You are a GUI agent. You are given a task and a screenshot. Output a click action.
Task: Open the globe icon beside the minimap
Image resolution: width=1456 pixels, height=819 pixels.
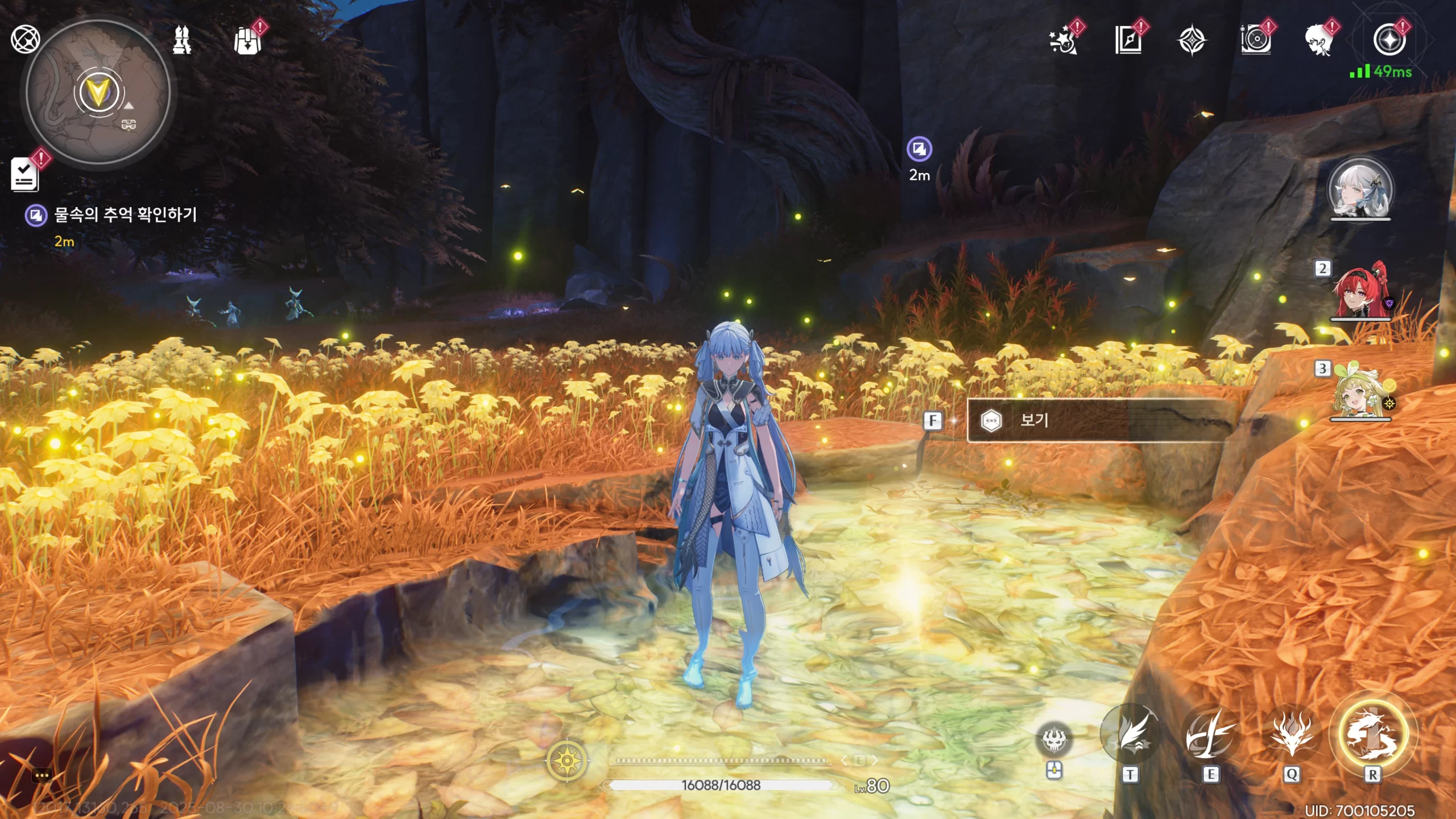[25, 40]
